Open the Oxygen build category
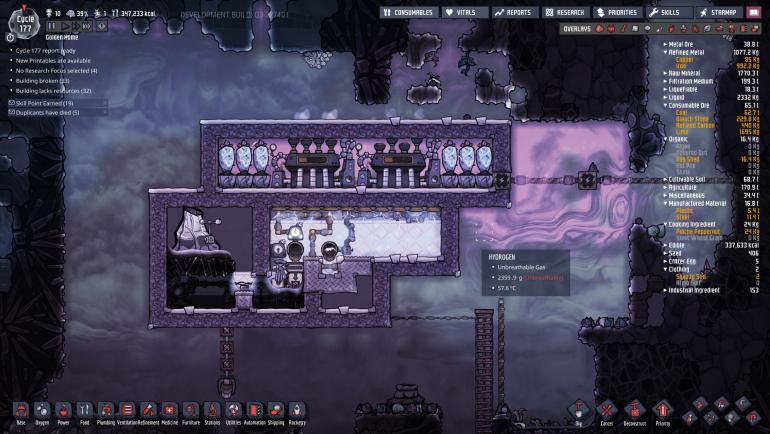The width and height of the screenshot is (770, 434). (x=42, y=411)
